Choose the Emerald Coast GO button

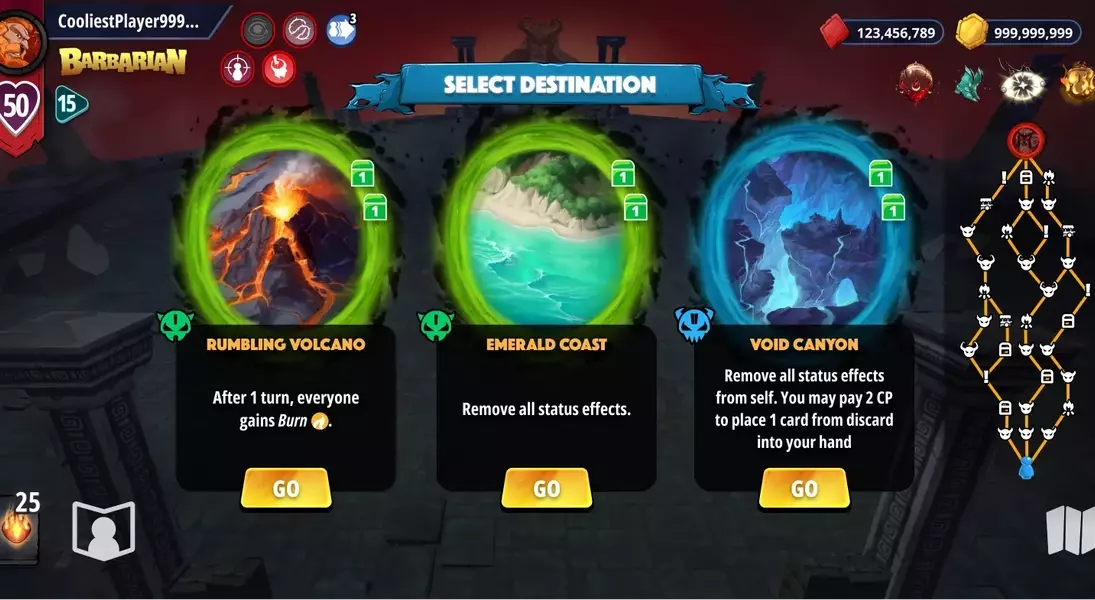[546, 488]
